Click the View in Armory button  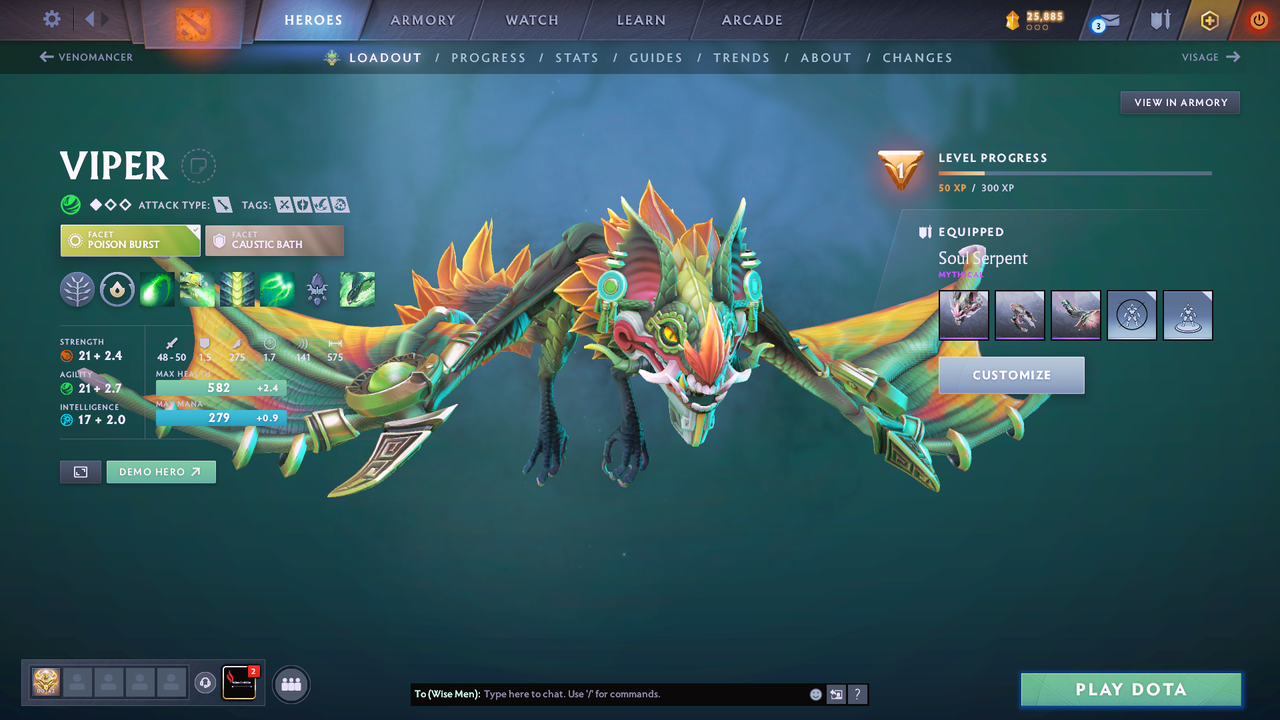pos(1180,103)
